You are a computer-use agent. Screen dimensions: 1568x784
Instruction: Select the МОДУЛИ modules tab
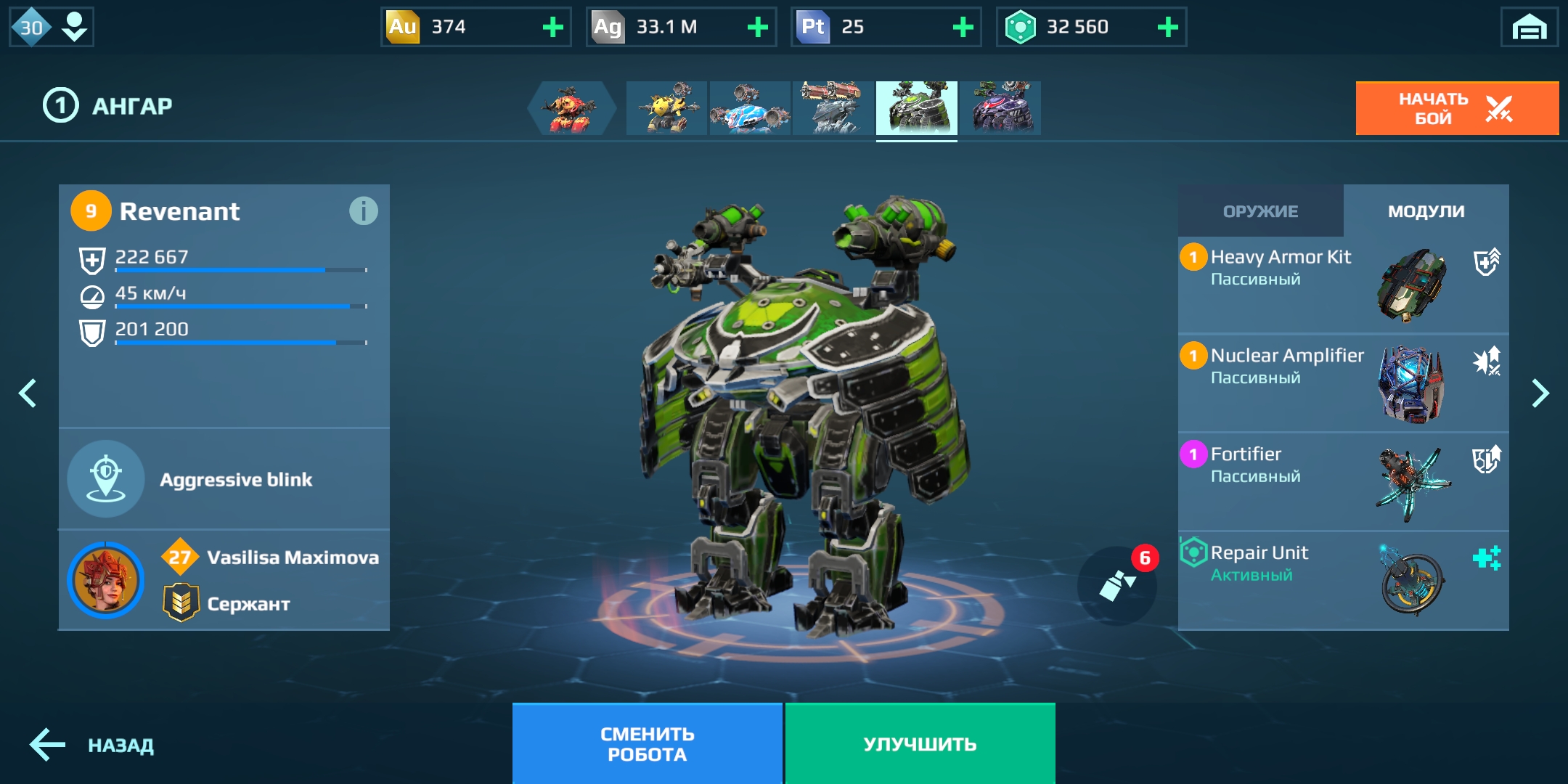pos(1426,211)
